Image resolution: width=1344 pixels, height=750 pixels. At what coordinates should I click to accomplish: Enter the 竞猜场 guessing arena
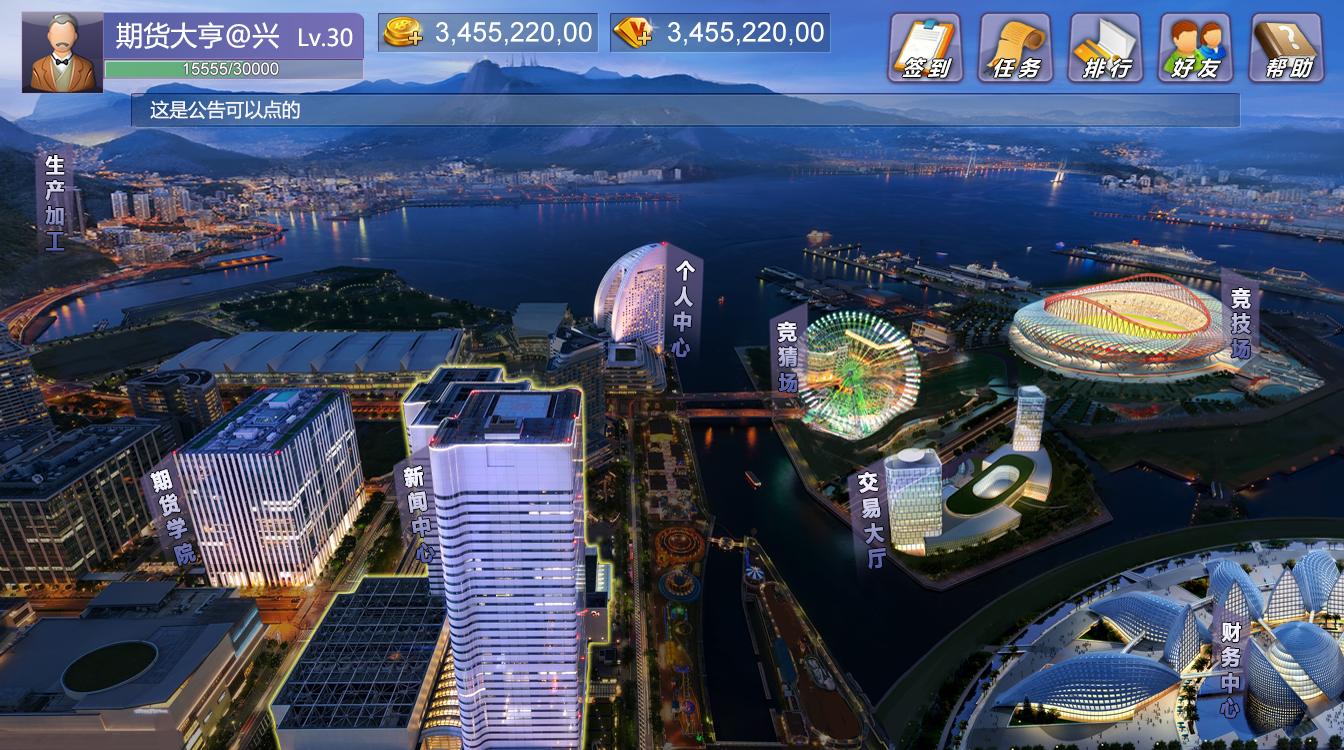788,355
